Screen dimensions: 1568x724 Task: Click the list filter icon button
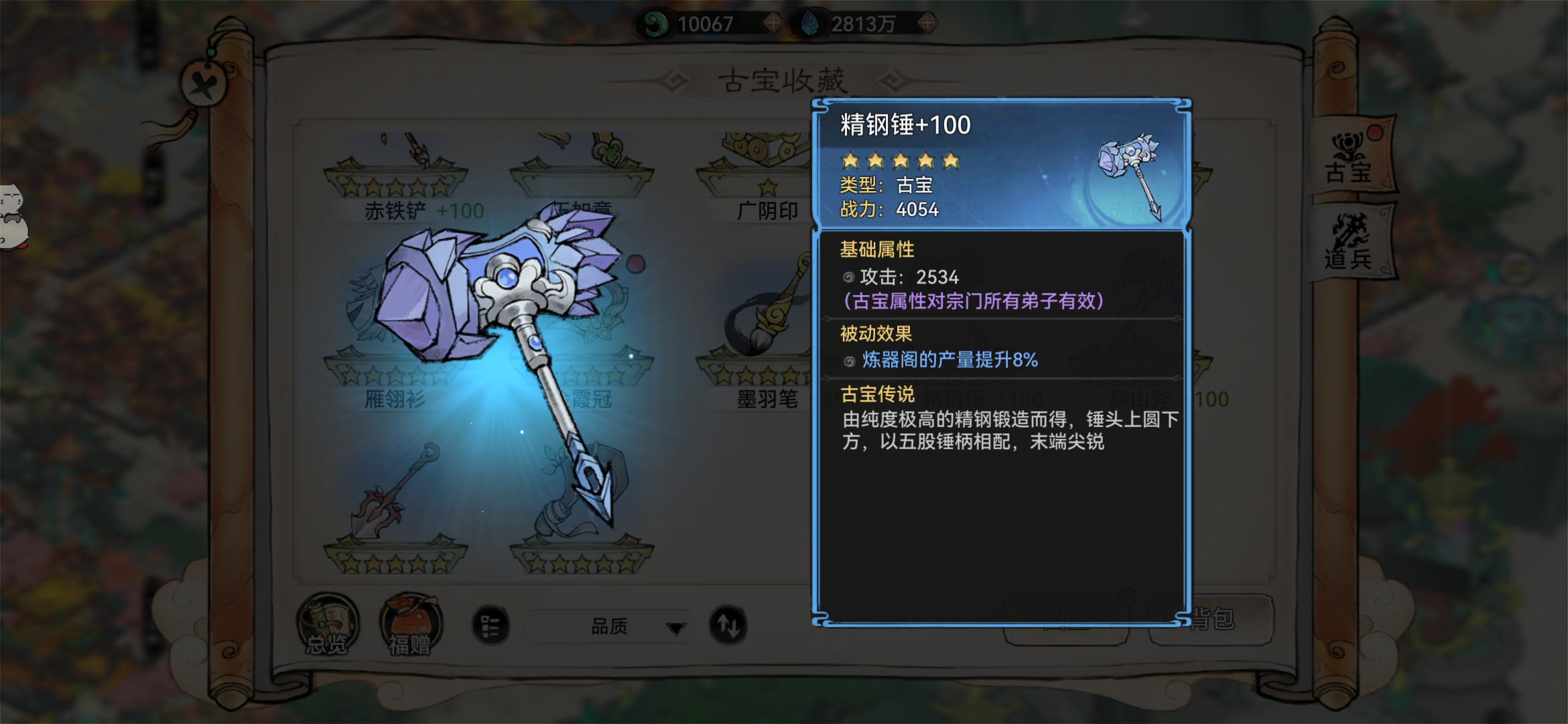pyautogui.click(x=491, y=627)
